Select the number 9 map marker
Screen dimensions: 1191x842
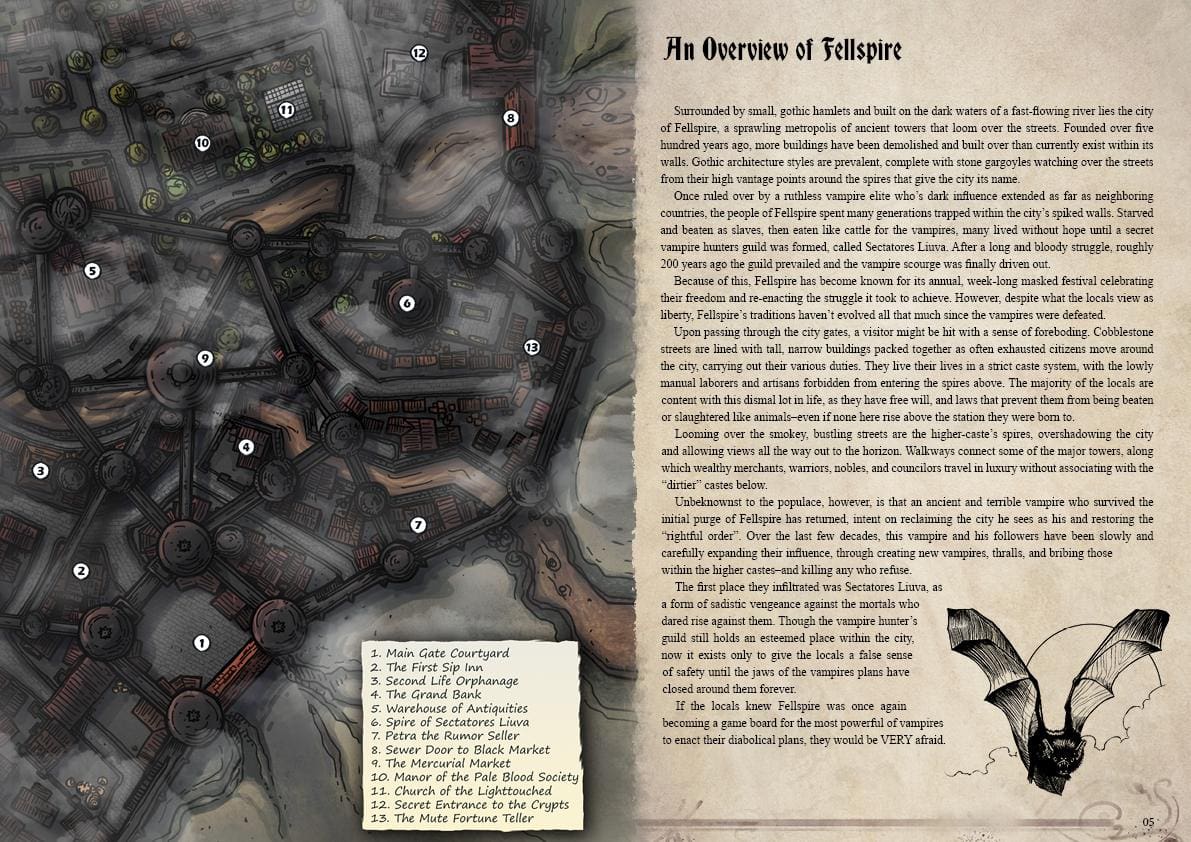pos(205,358)
